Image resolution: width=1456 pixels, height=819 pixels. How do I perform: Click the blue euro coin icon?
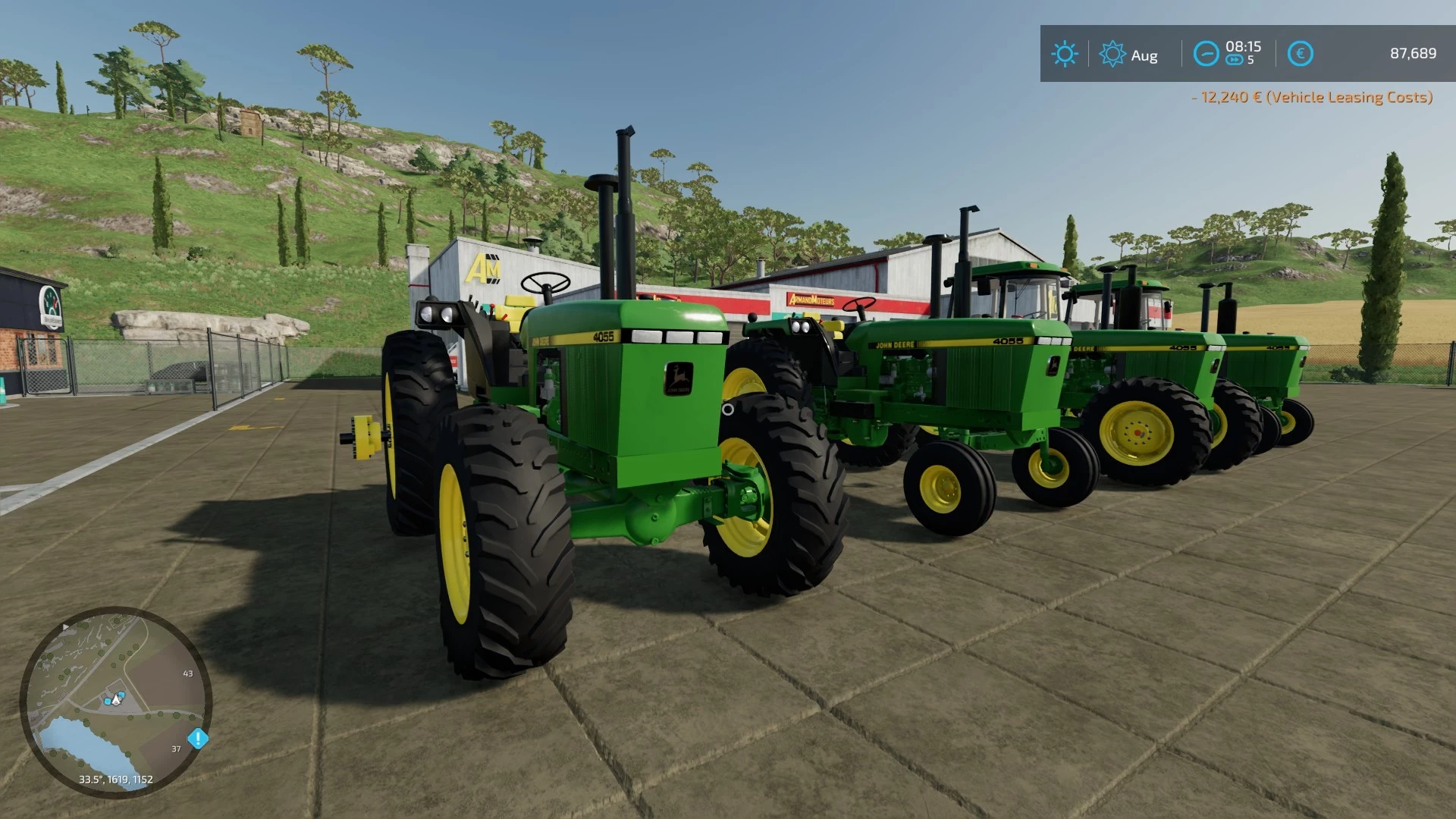point(1301,52)
